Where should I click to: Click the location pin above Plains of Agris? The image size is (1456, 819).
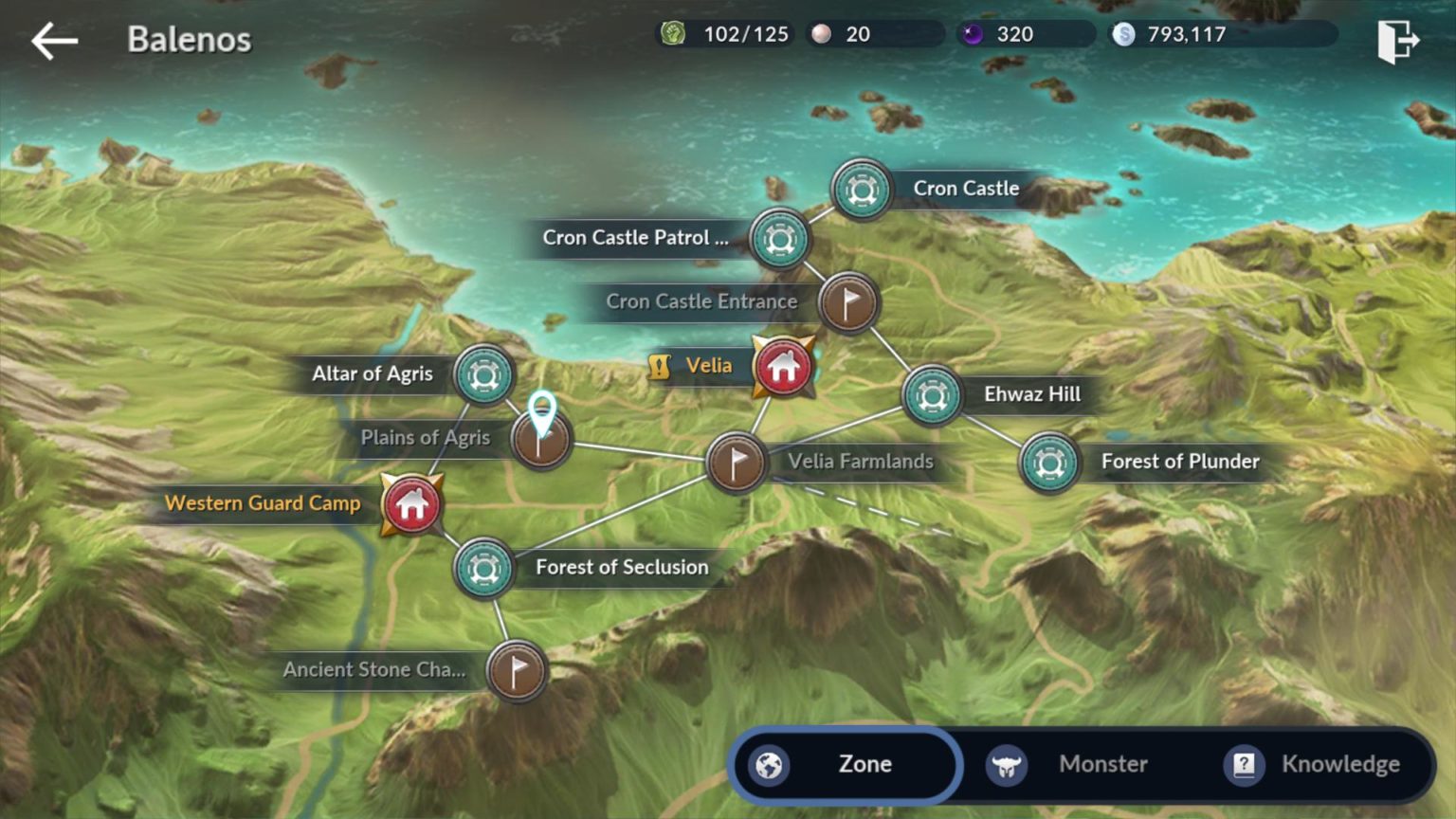541,408
